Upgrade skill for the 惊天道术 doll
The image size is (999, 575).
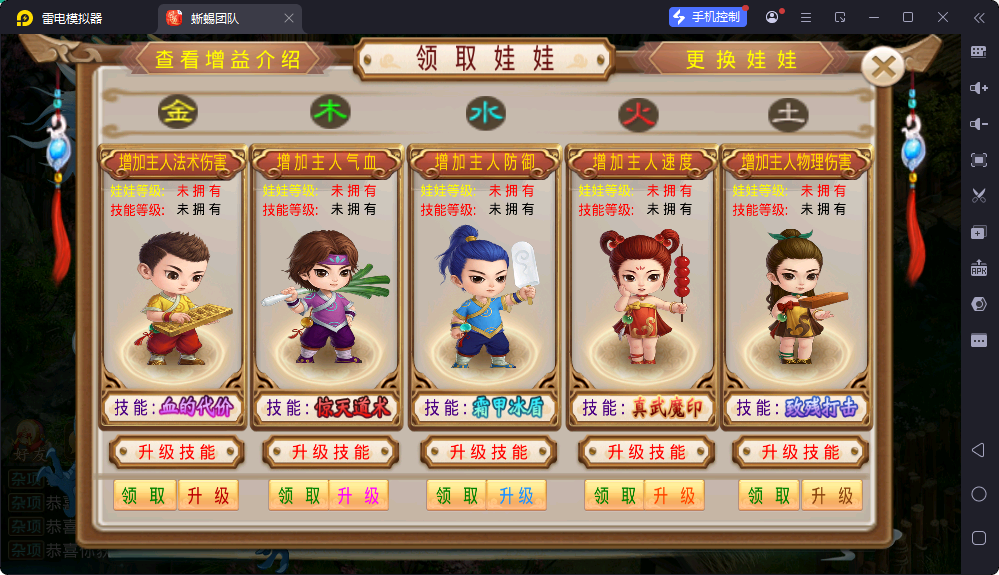point(330,452)
